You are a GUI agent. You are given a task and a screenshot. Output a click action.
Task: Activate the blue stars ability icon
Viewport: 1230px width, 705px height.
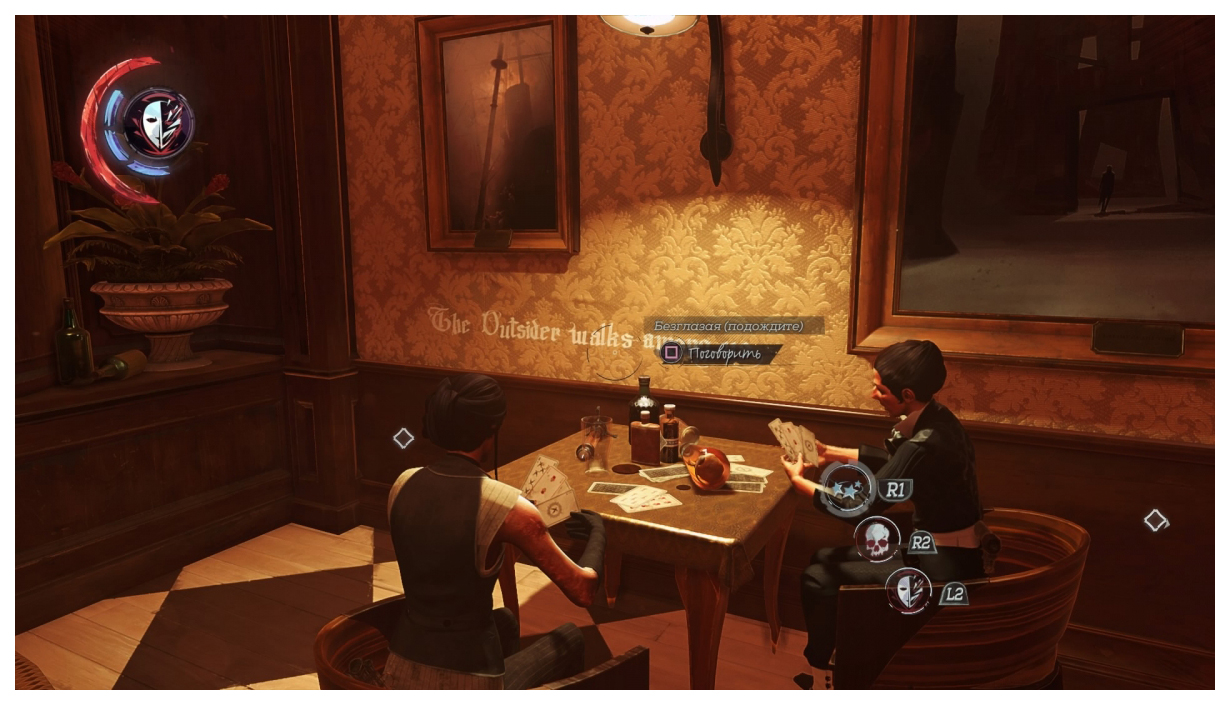coord(847,488)
